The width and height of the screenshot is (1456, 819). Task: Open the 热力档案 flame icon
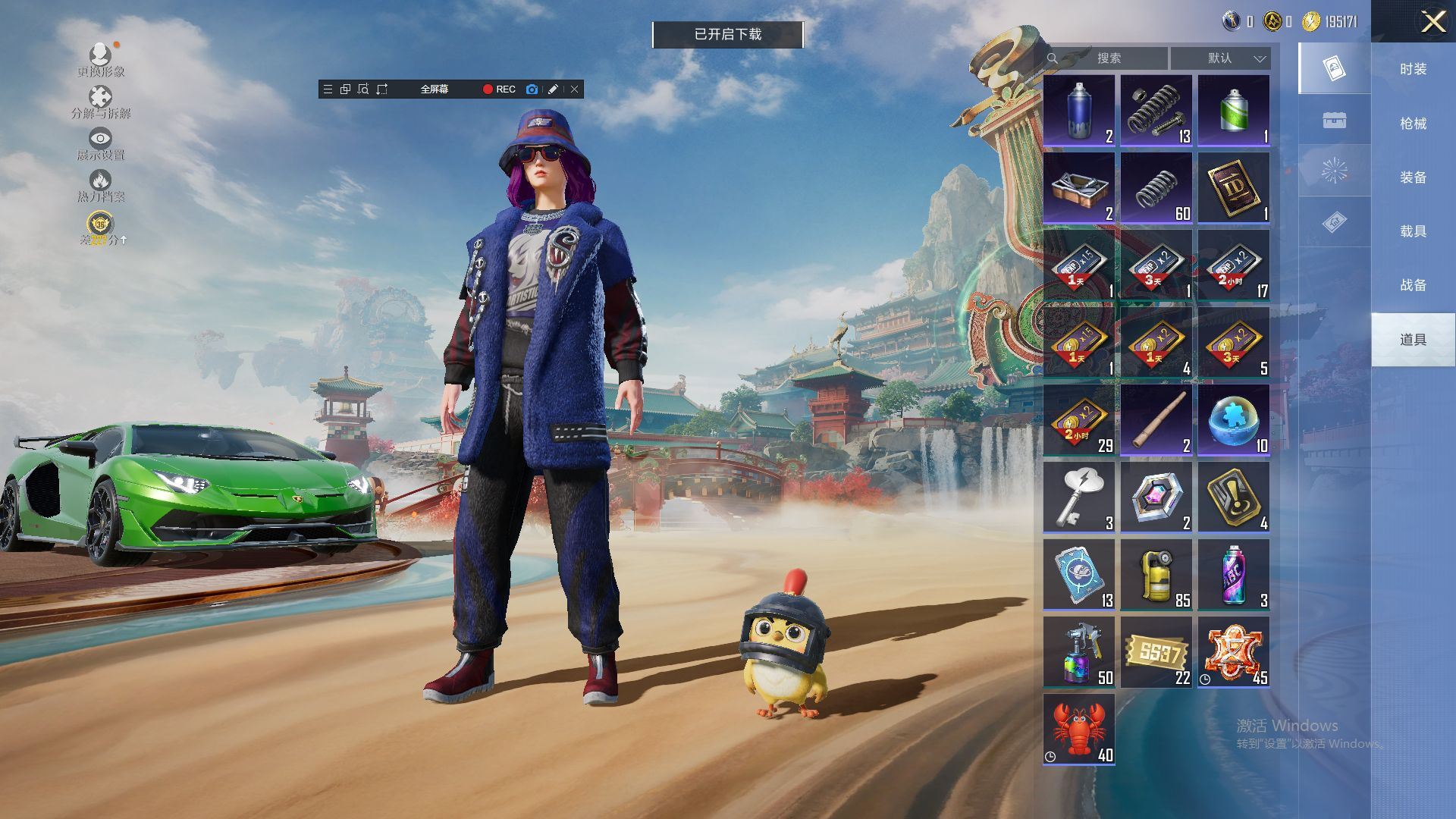[100, 186]
